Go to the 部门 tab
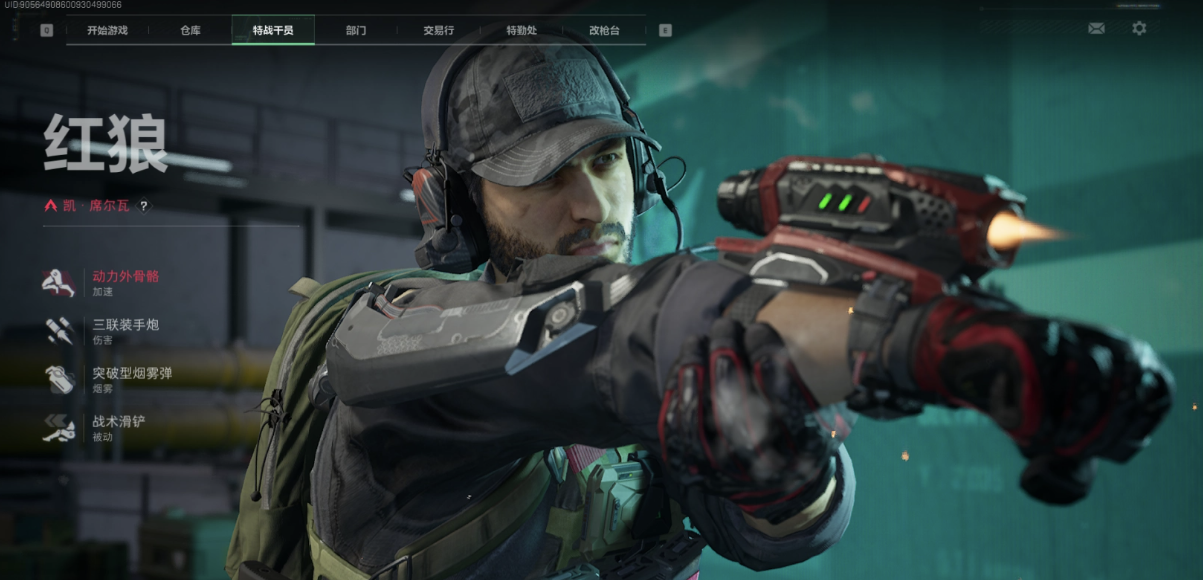Viewport: 1203px width, 580px height. (x=356, y=30)
